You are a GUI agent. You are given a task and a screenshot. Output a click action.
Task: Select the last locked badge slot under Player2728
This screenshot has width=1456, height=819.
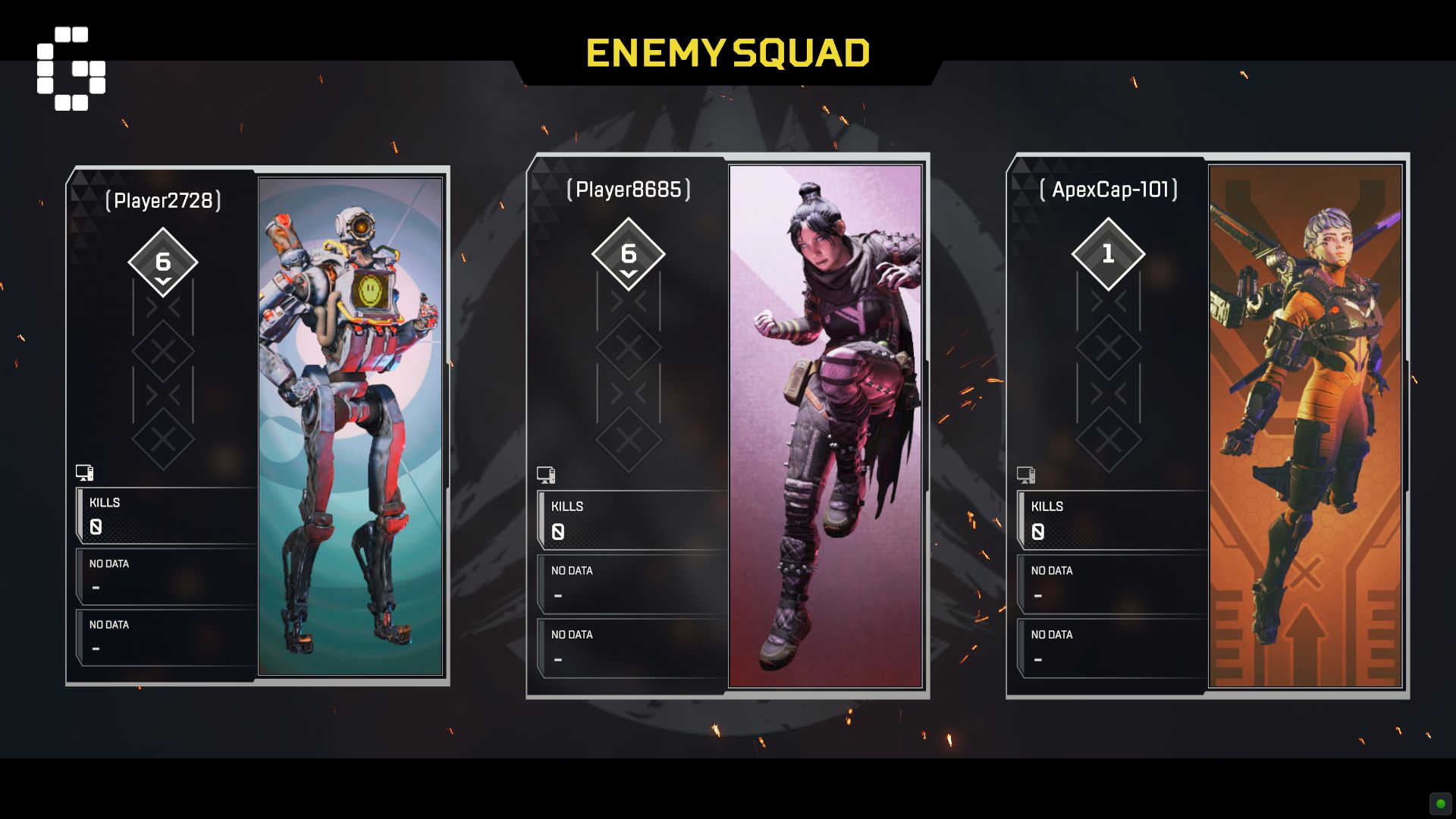pyautogui.click(x=163, y=438)
